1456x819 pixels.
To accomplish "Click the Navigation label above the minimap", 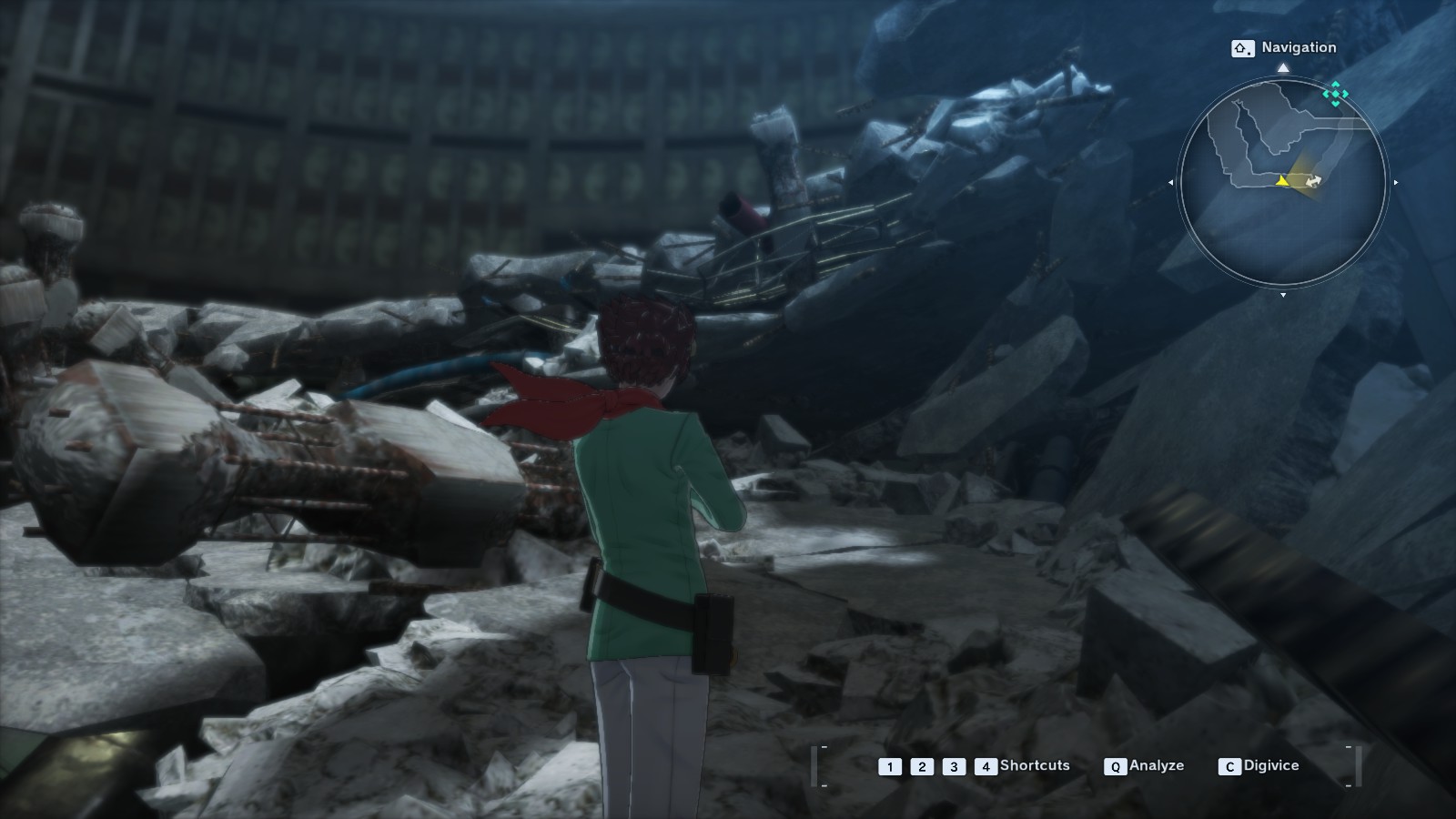I will click(x=1298, y=47).
